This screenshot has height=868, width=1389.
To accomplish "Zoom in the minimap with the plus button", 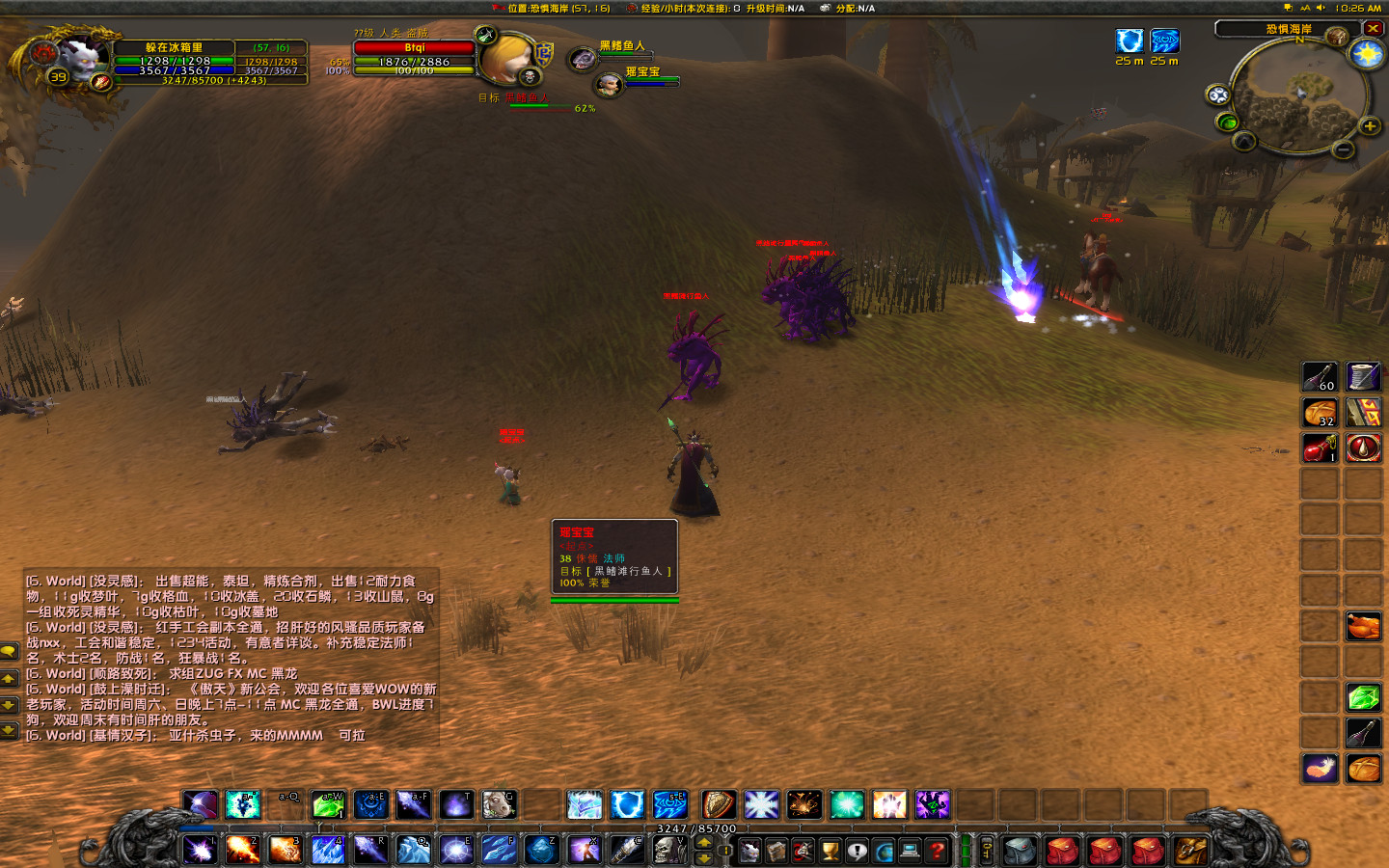I will 1370,126.
